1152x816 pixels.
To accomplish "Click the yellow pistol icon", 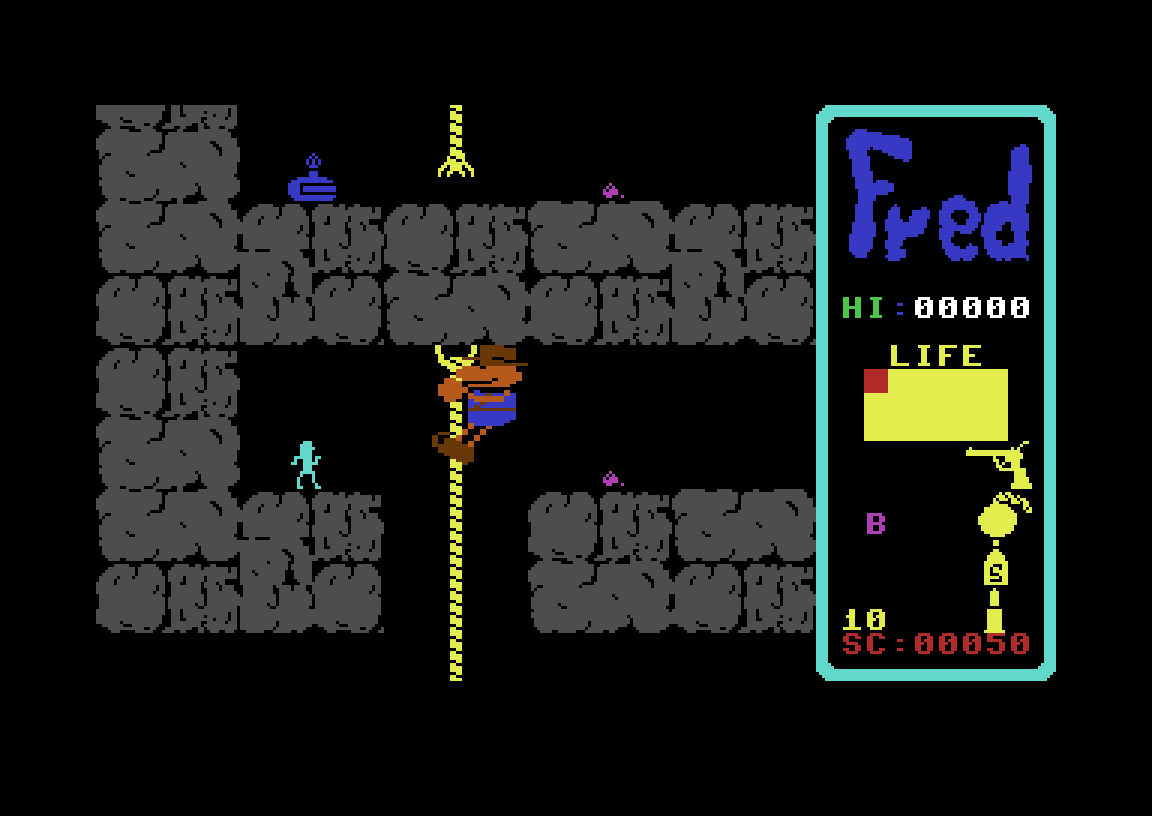I will pyautogui.click(x=999, y=463).
